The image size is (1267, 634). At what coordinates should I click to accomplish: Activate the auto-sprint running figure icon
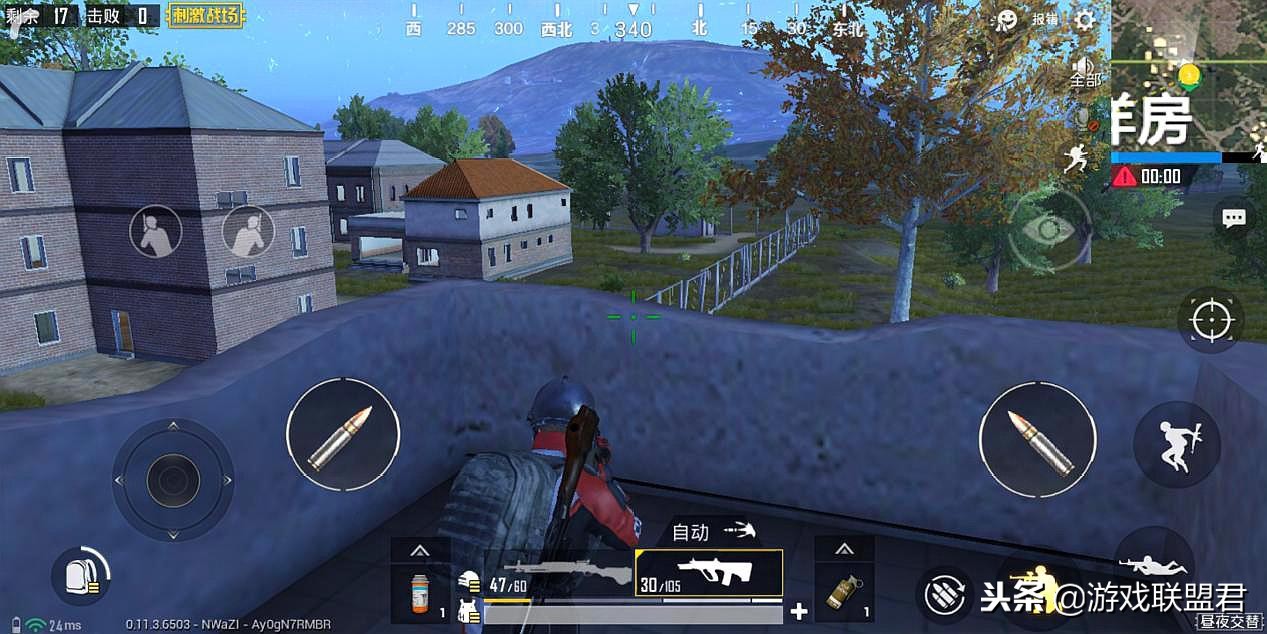pyautogui.click(x=1076, y=158)
